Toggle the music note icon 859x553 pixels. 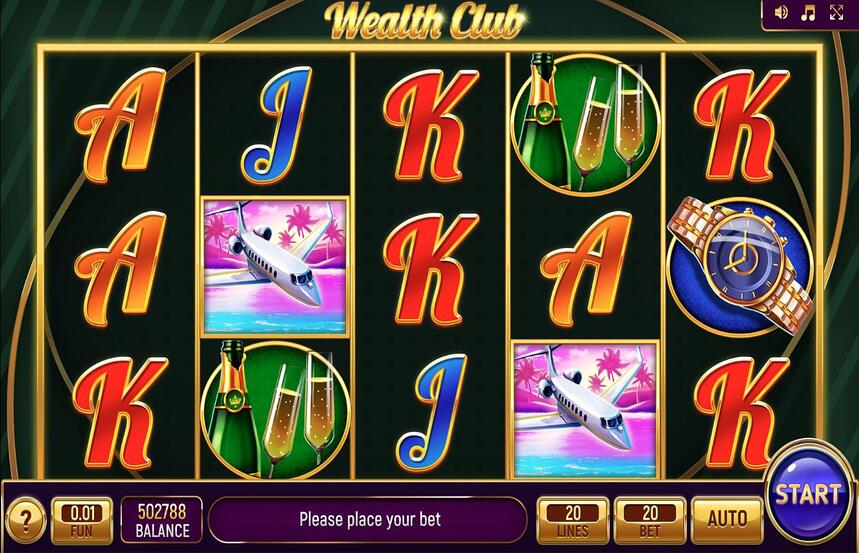pos(809,13)
